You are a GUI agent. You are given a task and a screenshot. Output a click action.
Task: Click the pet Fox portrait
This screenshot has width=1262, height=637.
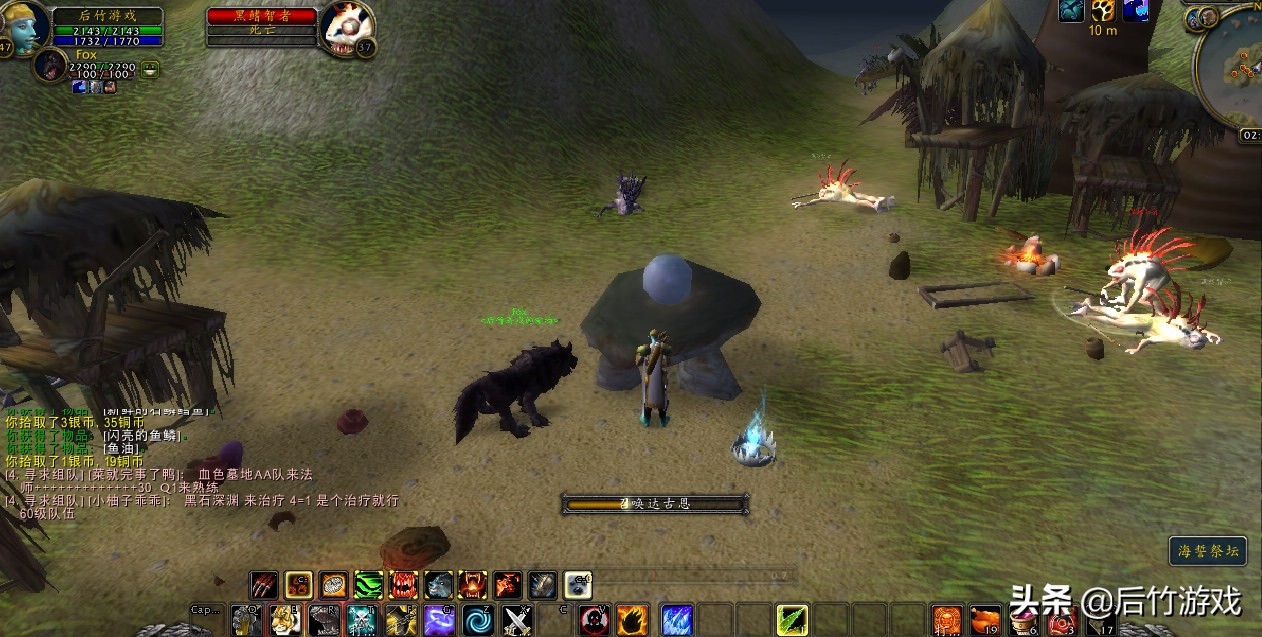50,65
